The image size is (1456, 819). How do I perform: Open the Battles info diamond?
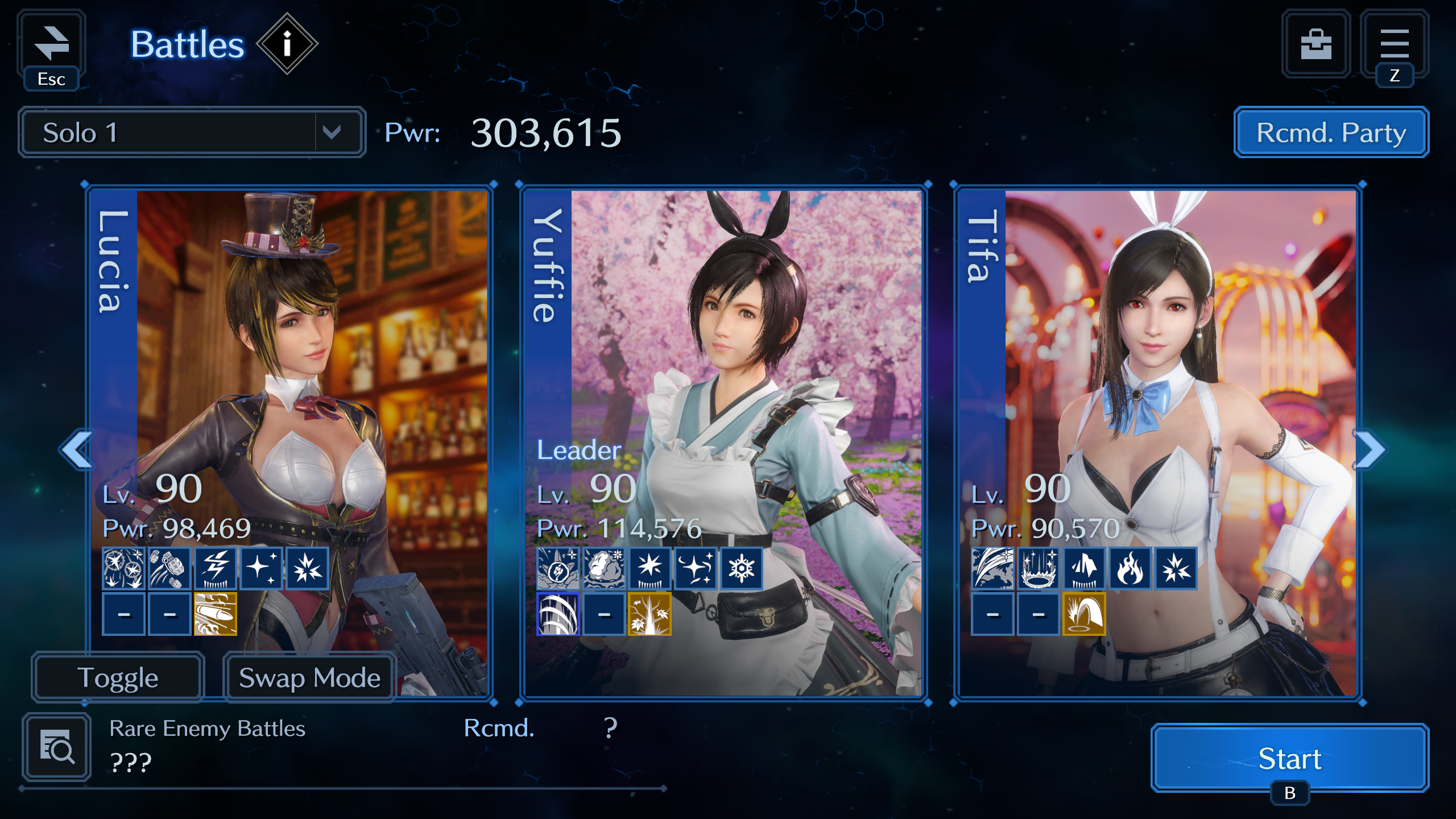(287, 44)
